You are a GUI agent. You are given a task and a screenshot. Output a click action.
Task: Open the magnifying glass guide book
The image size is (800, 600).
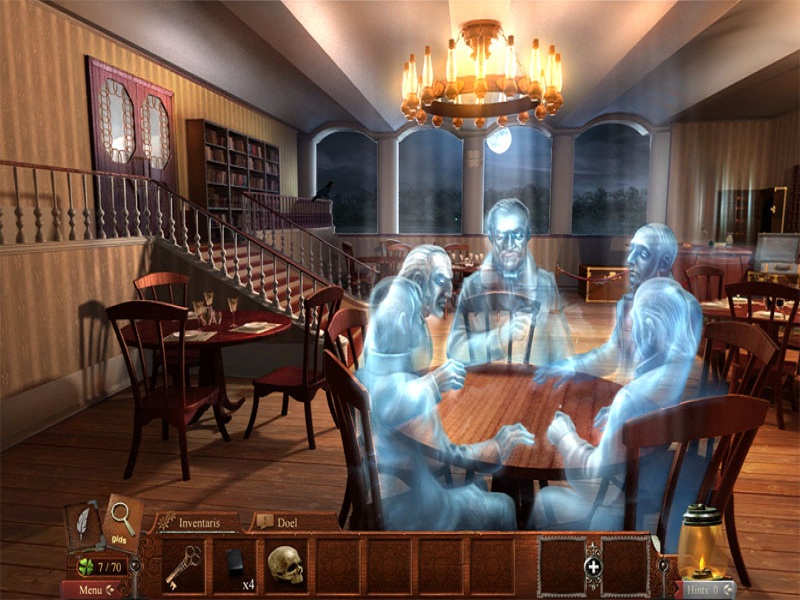click(123, 517)
